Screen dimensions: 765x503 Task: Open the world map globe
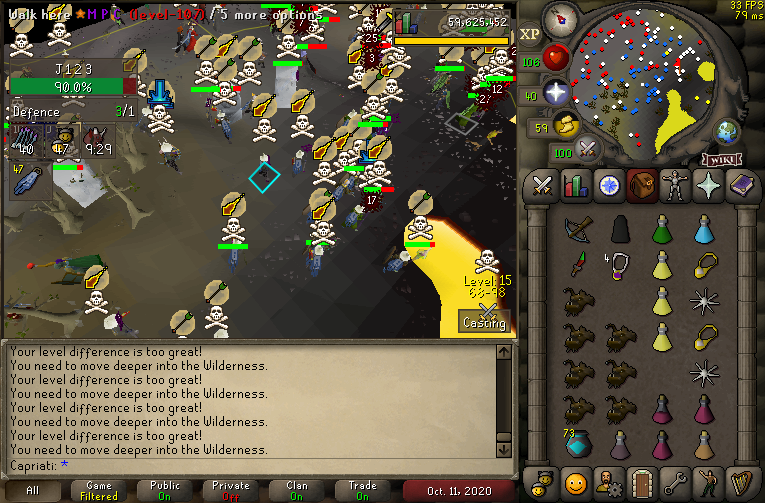pos(725,132)
